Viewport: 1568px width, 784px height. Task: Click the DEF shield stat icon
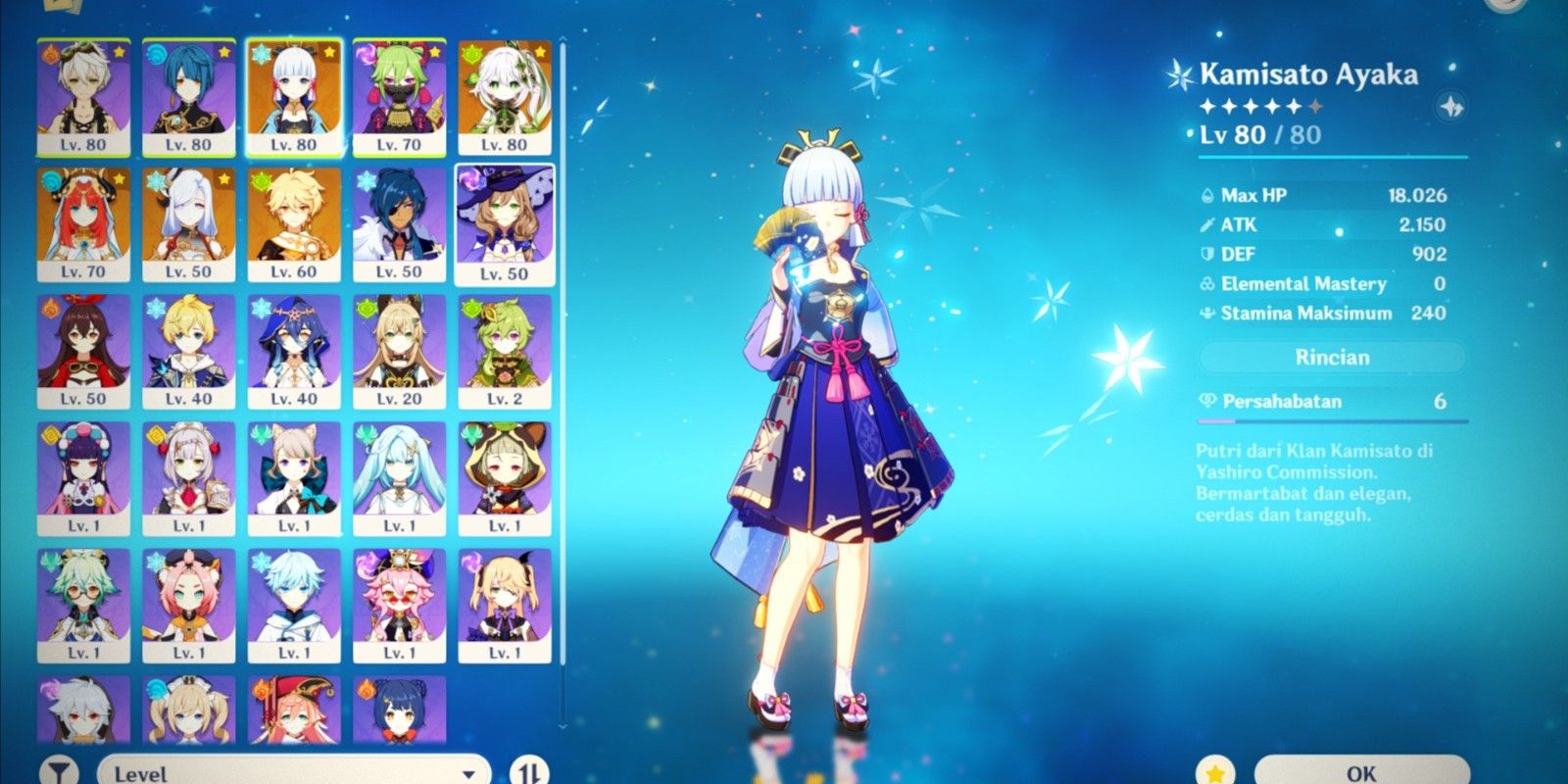pyautogui.click(x=1208, y=254)
